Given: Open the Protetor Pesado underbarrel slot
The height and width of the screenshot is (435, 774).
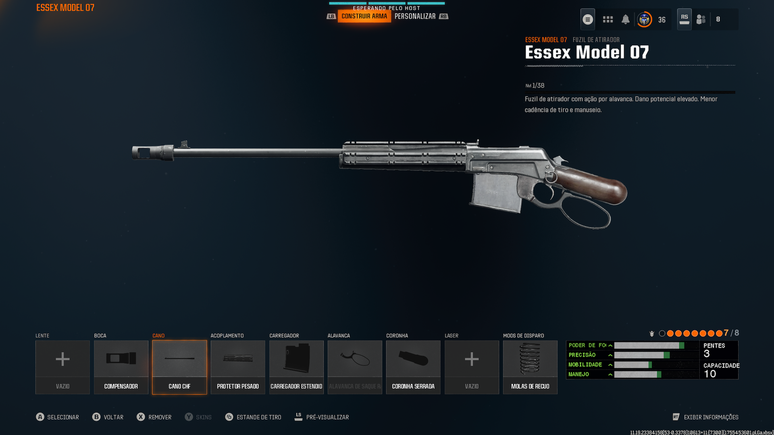Looking at the screenshot, I should [238, 366].
